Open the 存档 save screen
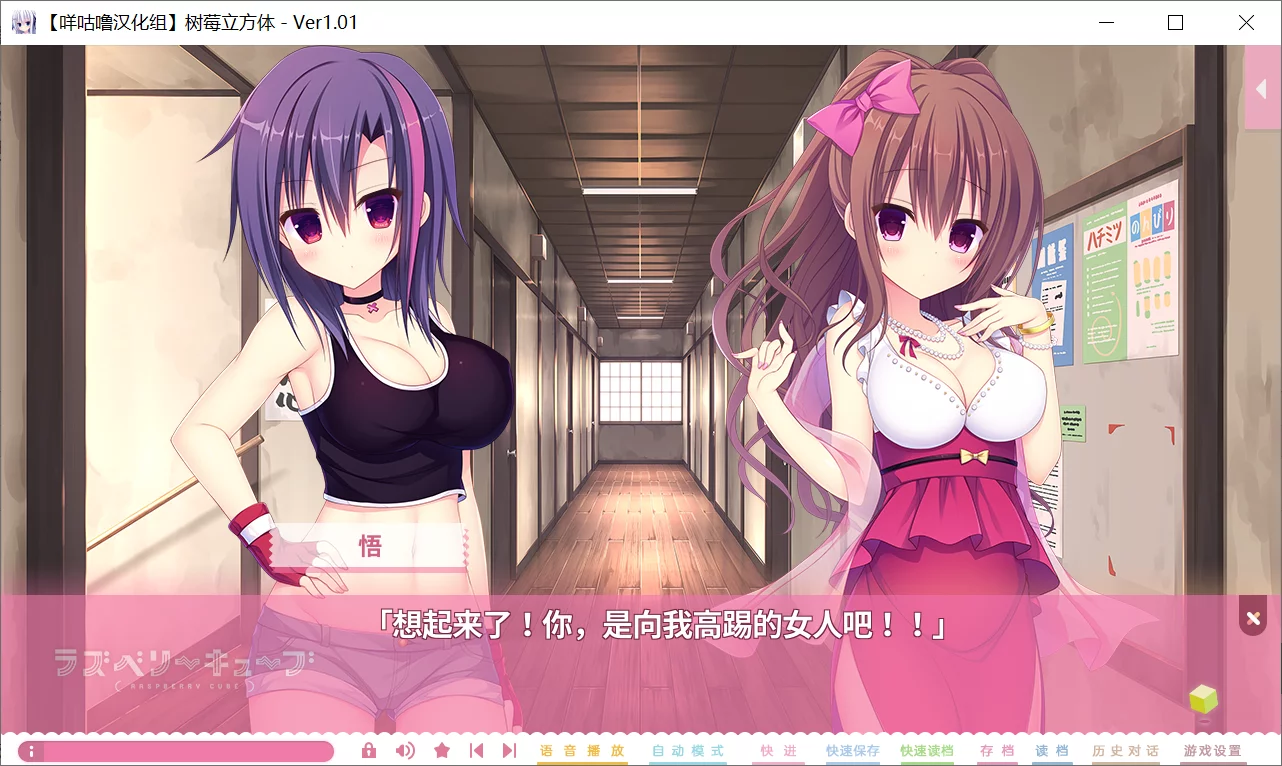This screenshot has width=1282, height=766. click(x=996, y=749)
